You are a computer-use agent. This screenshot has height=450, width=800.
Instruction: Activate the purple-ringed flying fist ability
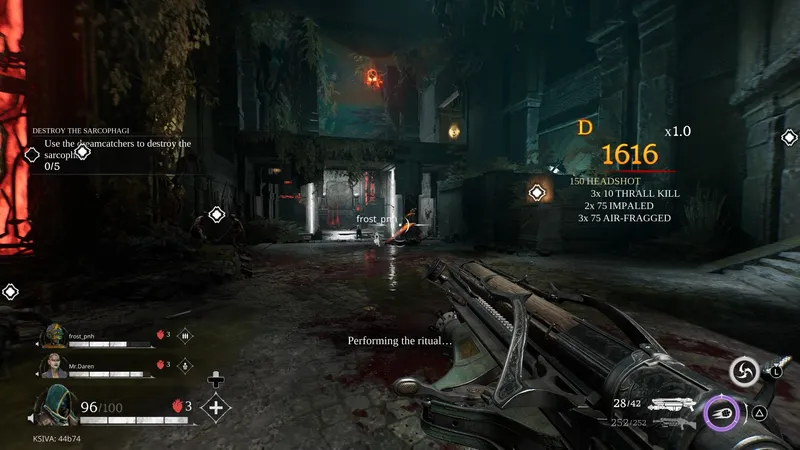(x=720, y=411)
